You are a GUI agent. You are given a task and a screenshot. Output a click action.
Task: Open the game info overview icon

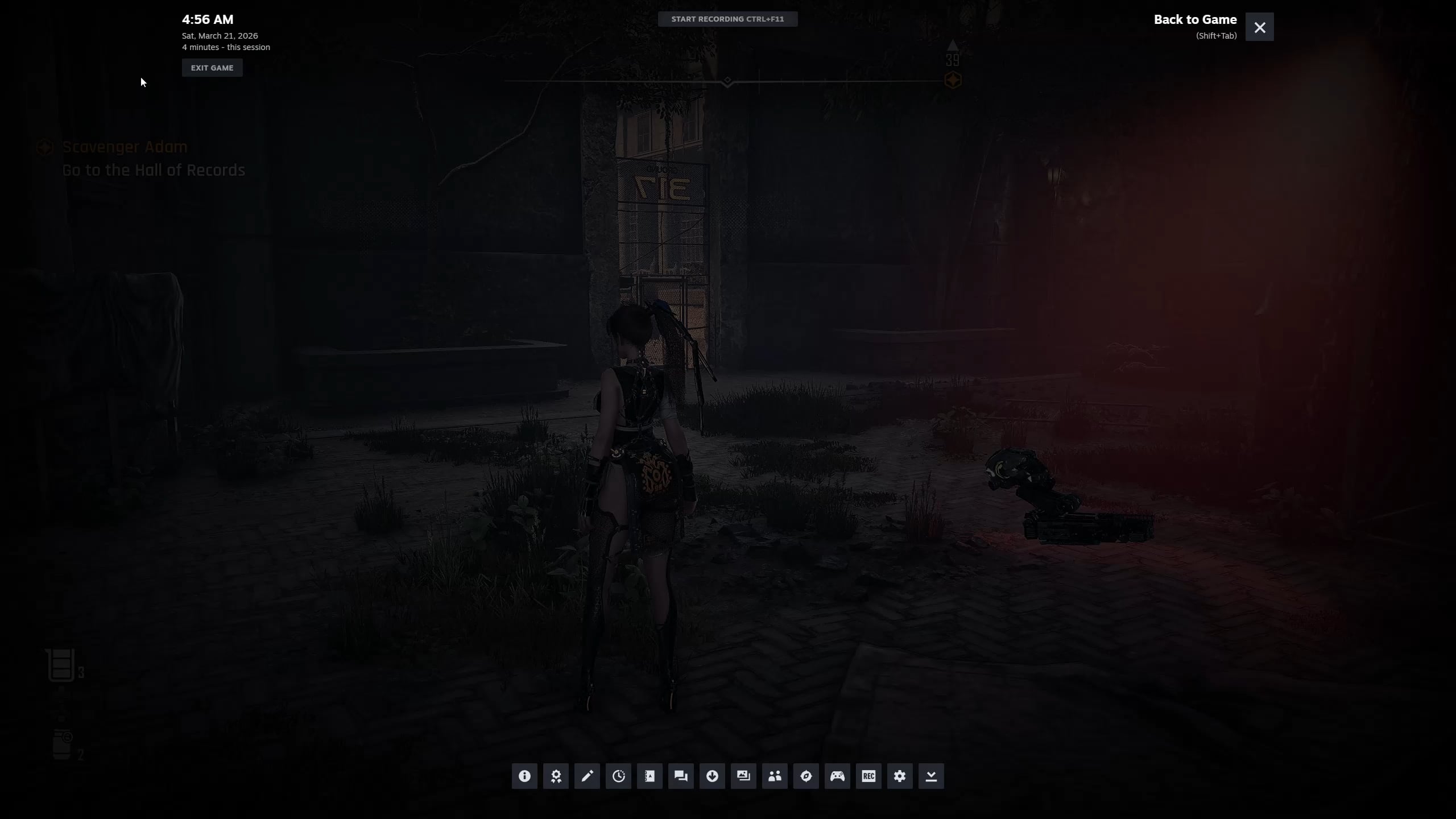pyautogui.click(x=524, y=776)
